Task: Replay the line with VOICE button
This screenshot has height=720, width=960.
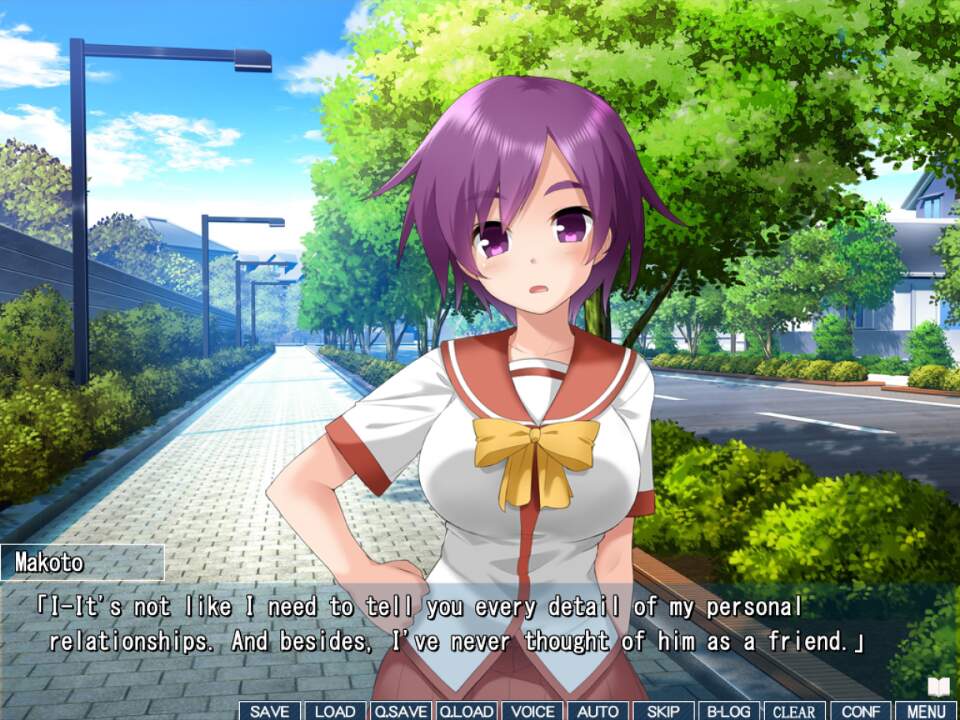Action: (x=532, y=711)
